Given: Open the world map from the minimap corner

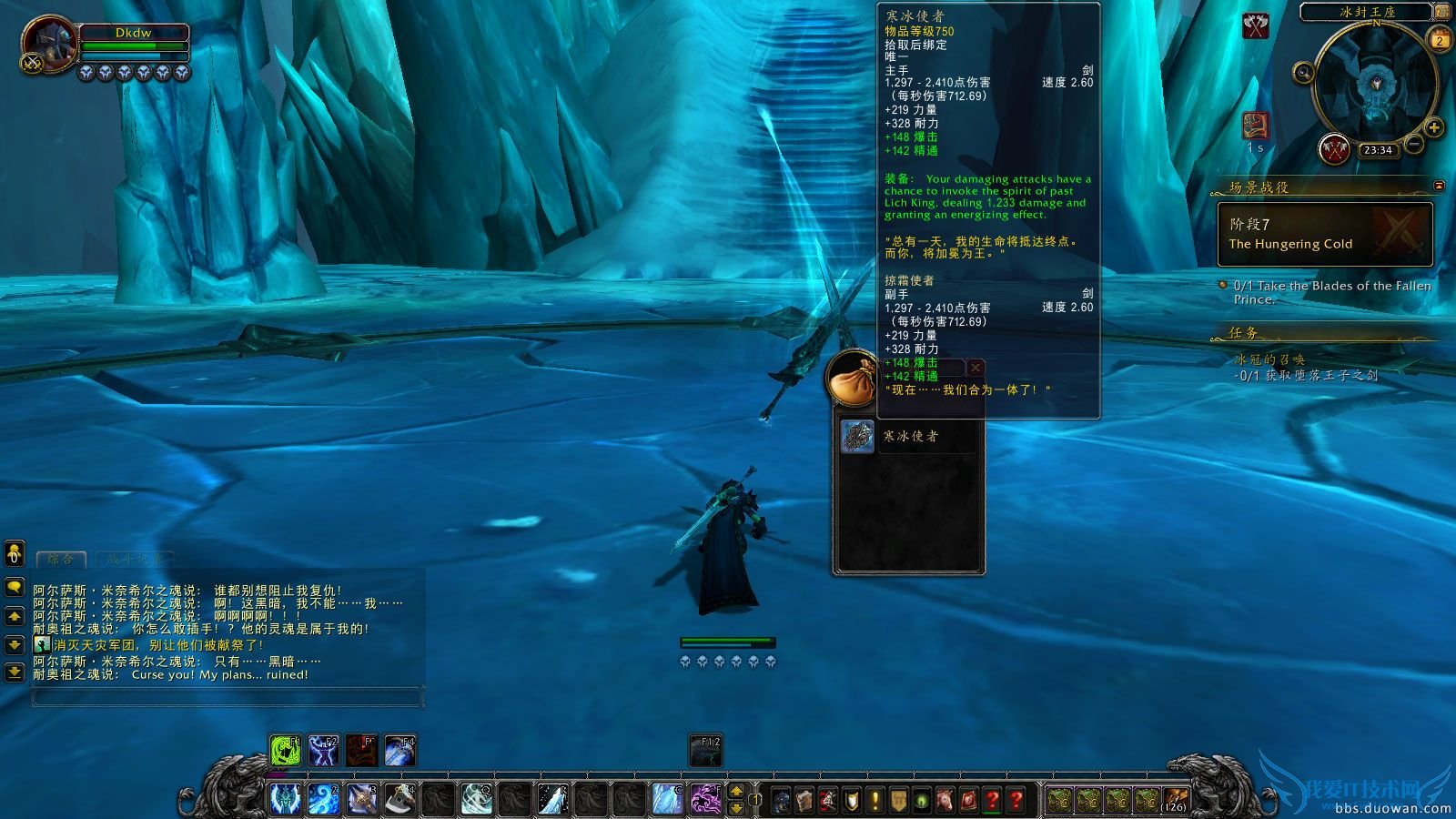Looking at the screenshot, I should pos(1442,12).
